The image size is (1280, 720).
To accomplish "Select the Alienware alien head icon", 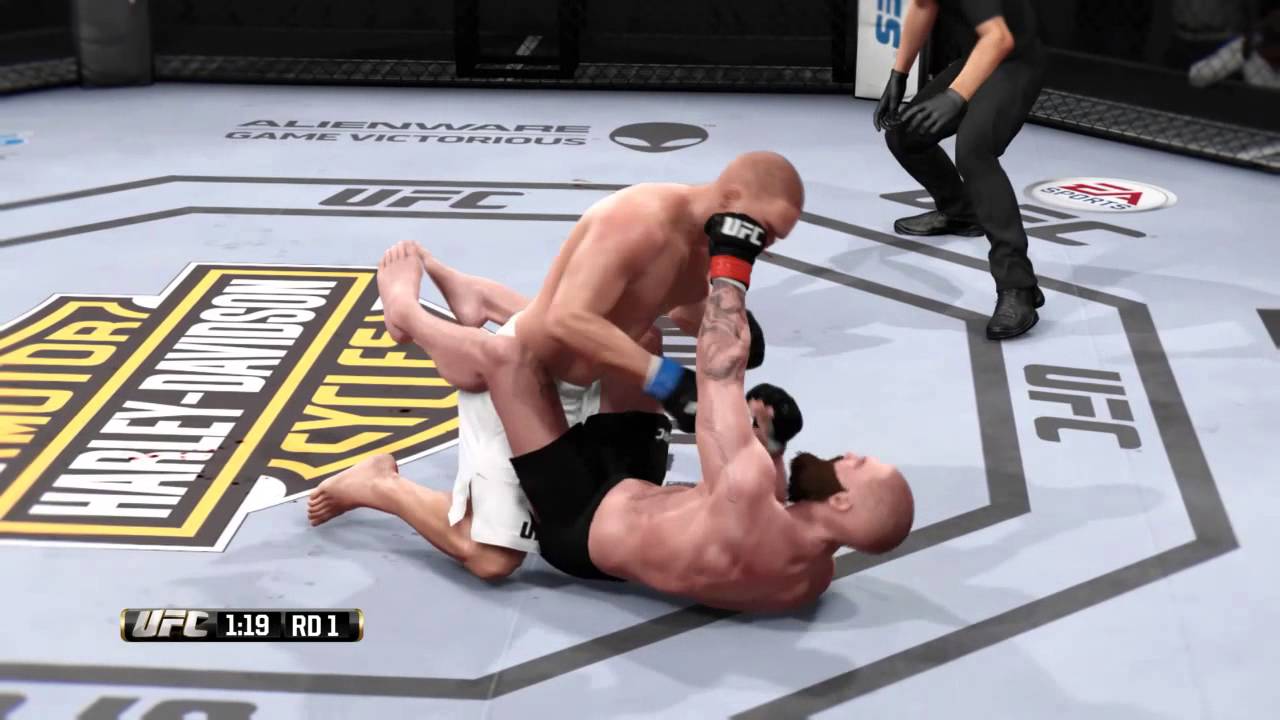I will pos(655,138).
